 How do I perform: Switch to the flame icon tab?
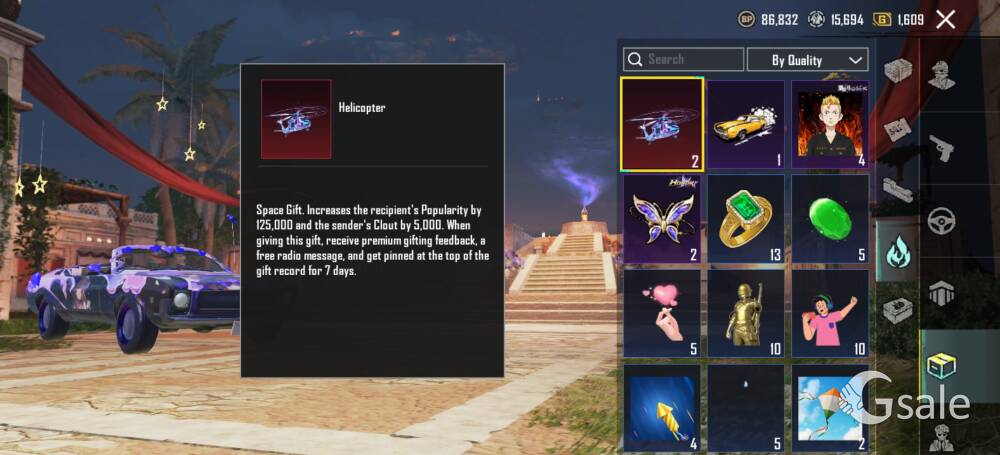pos(897,252)
